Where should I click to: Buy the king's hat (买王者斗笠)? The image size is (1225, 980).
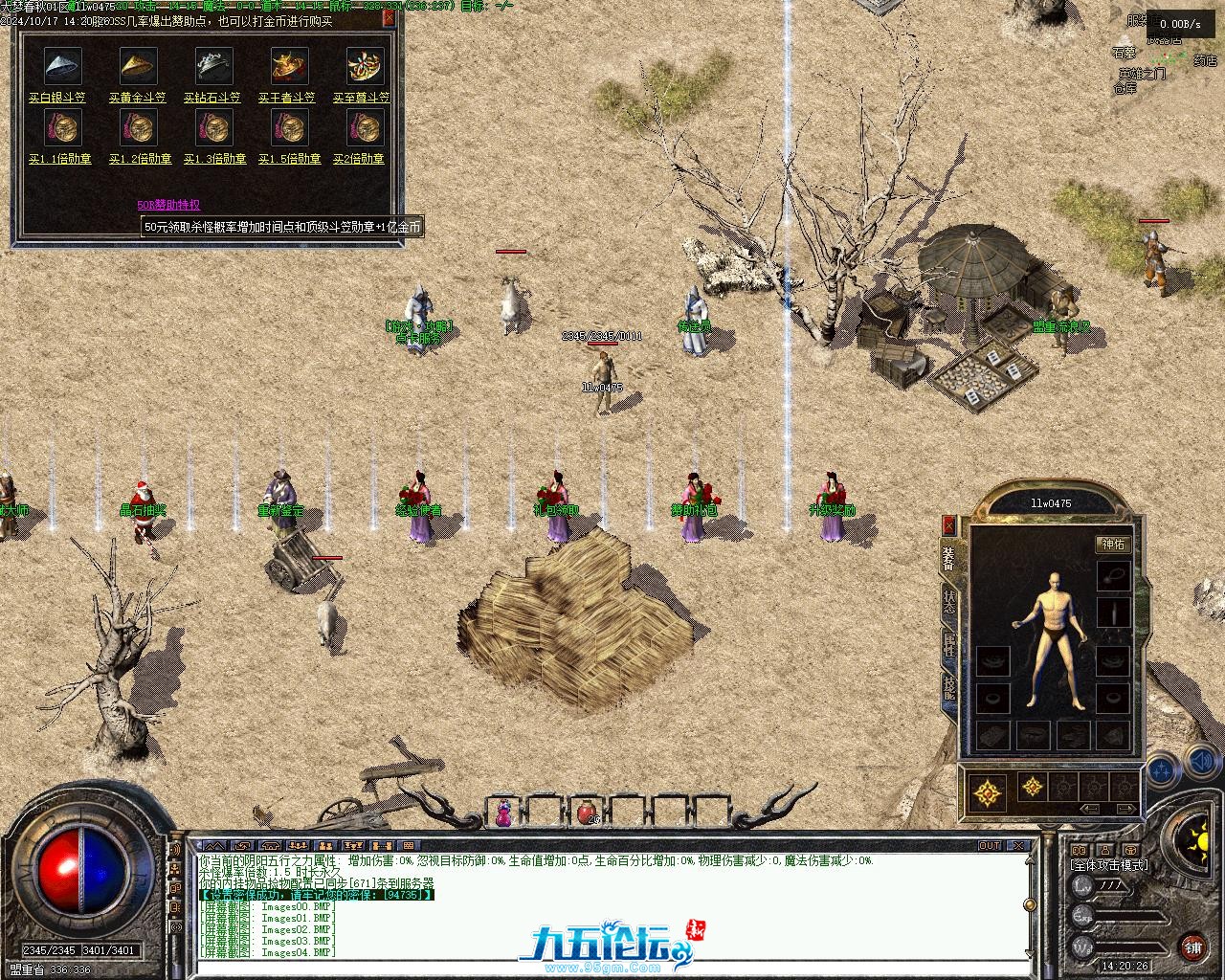(287, 98)
